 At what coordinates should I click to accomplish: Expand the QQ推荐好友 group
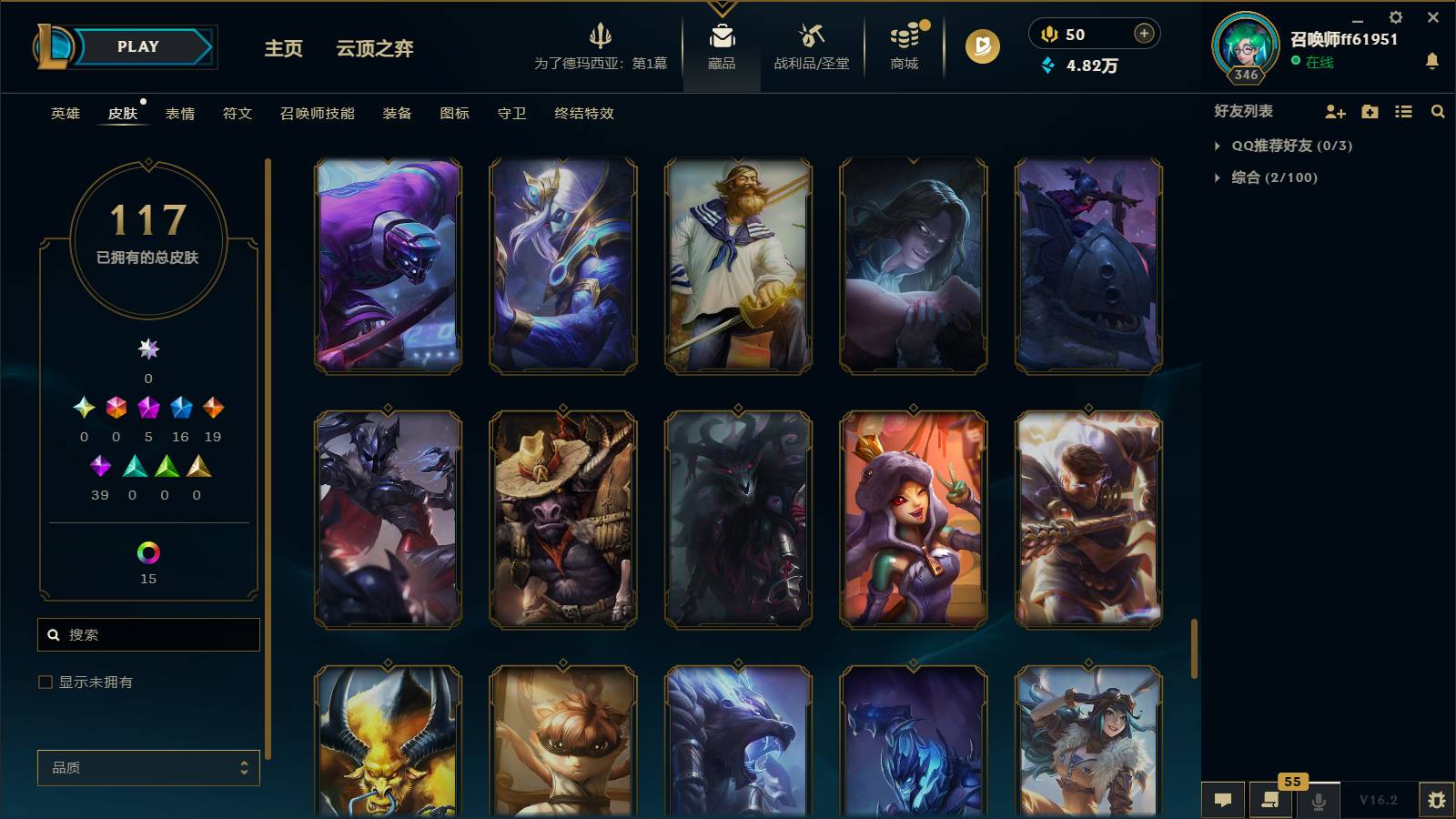point(1218,145)
